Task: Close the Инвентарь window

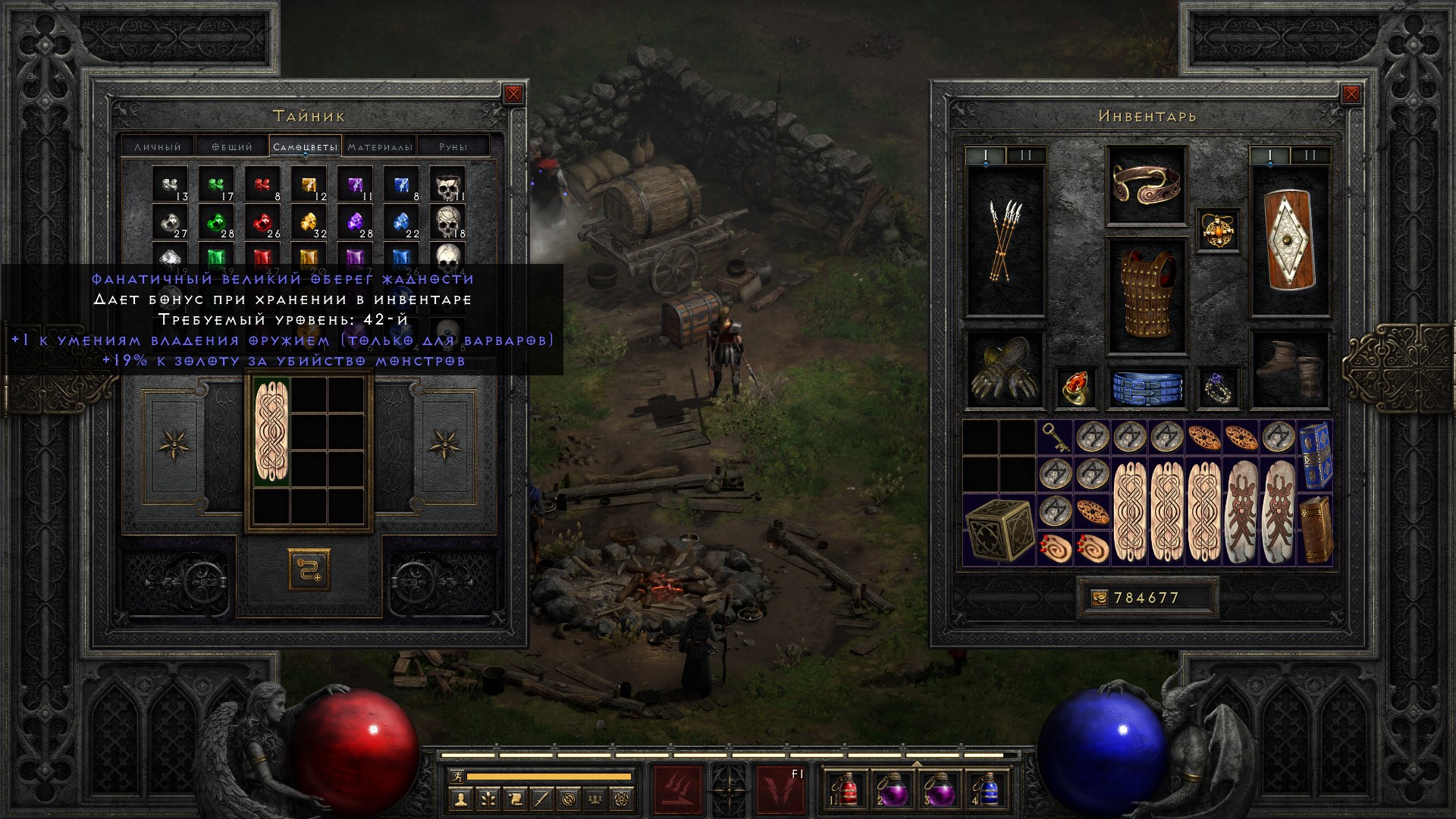Action: tap(1351, 94)
